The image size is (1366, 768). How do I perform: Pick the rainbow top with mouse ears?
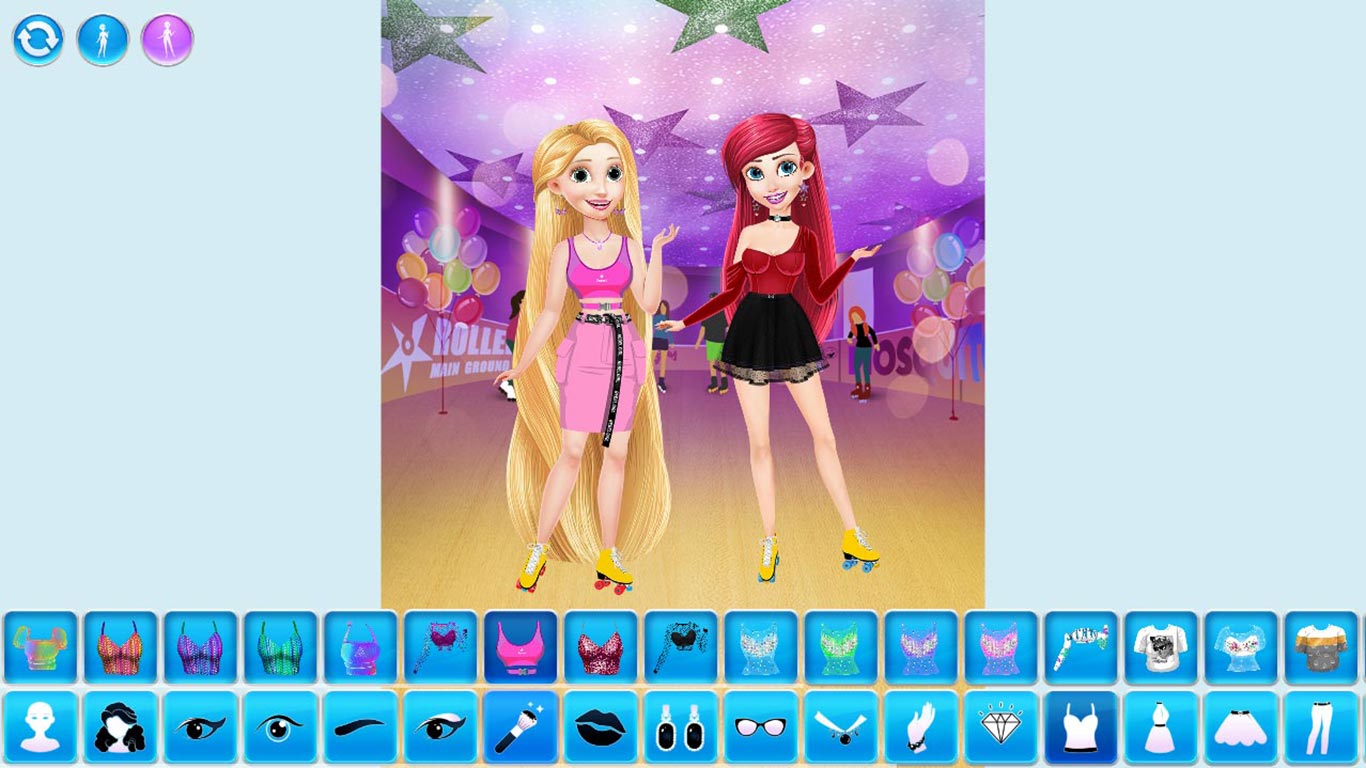pyautogui.click(x=40, y=647)
